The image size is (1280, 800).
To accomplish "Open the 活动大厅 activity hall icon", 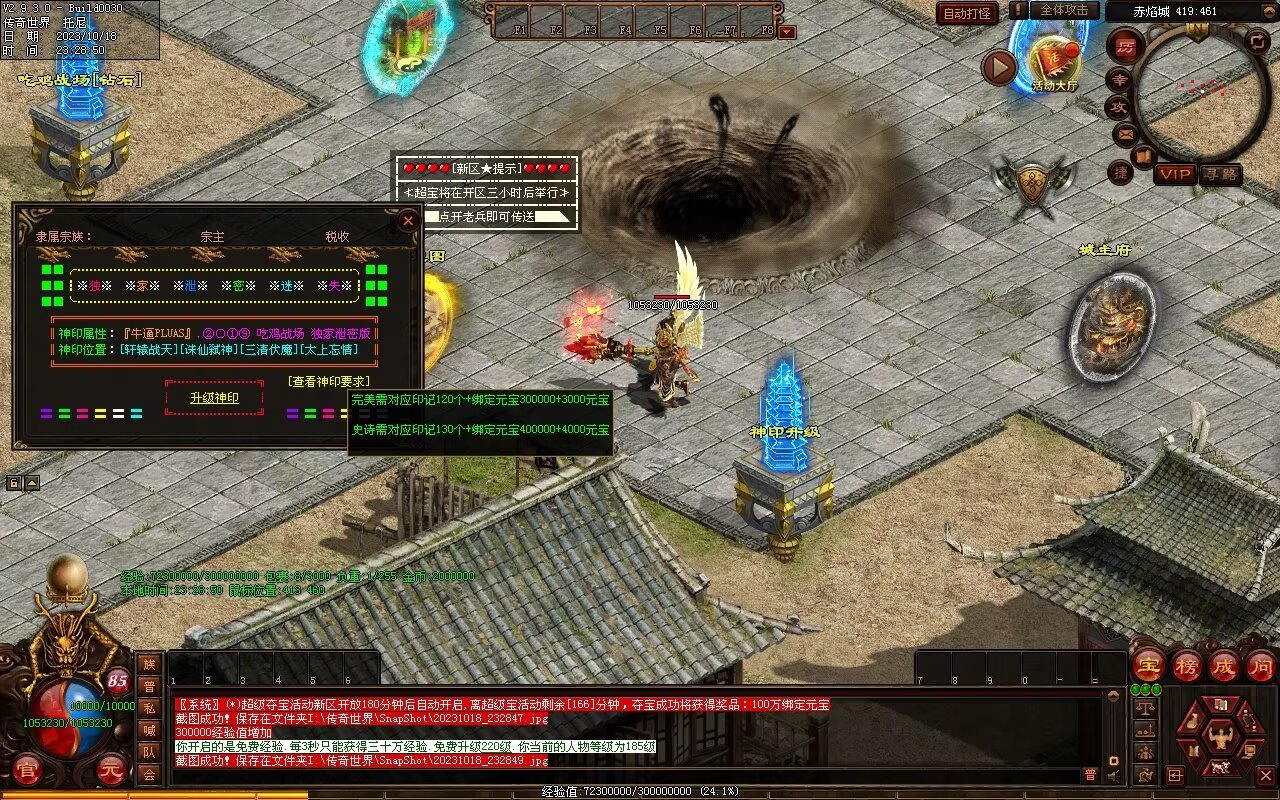I will click(1054, 62).
